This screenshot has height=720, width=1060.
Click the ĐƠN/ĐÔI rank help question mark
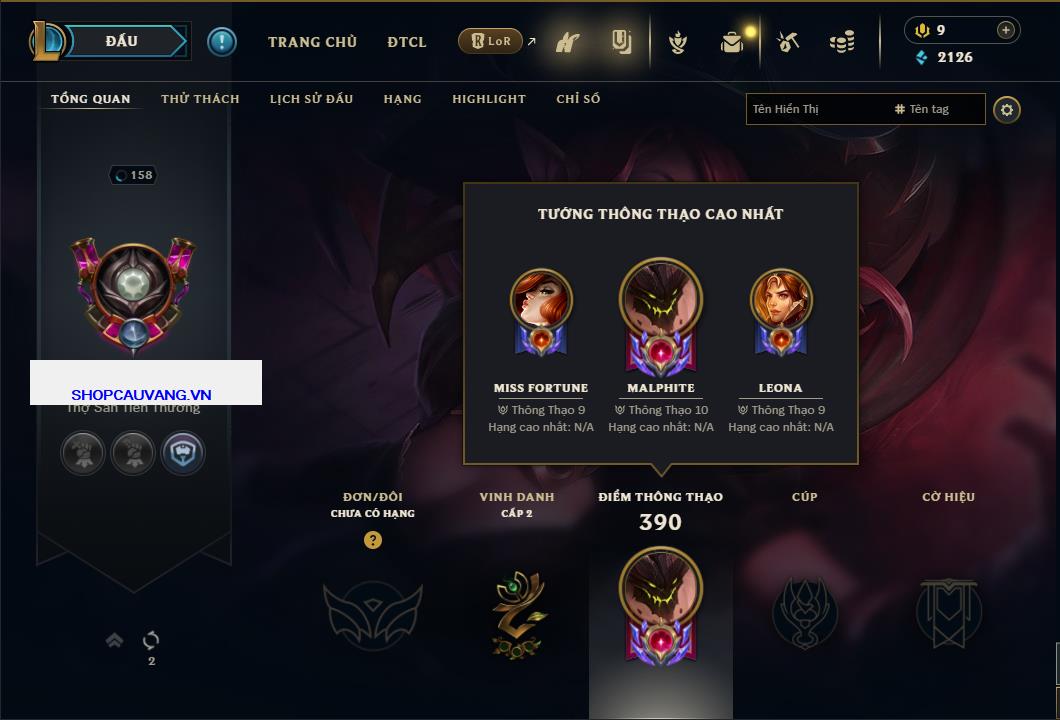point(373,540)
